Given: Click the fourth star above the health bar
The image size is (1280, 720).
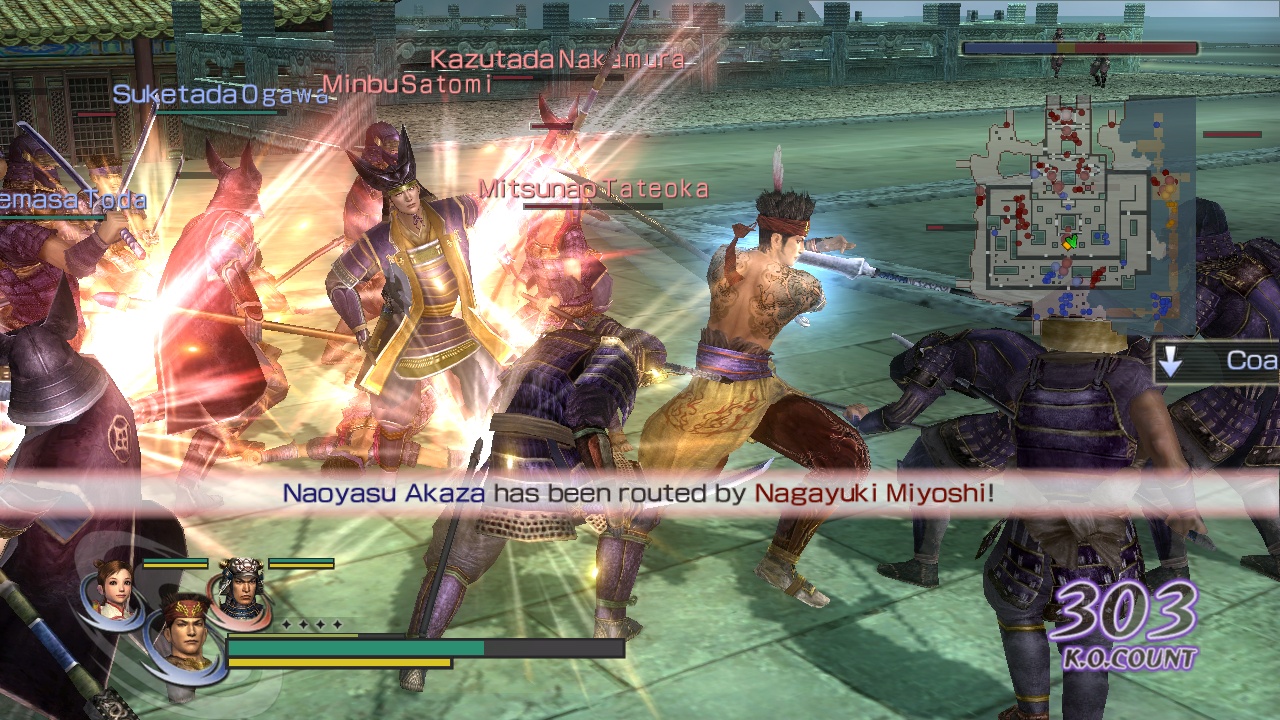Looking at the screenshot, I should click(x=338, y=624).
